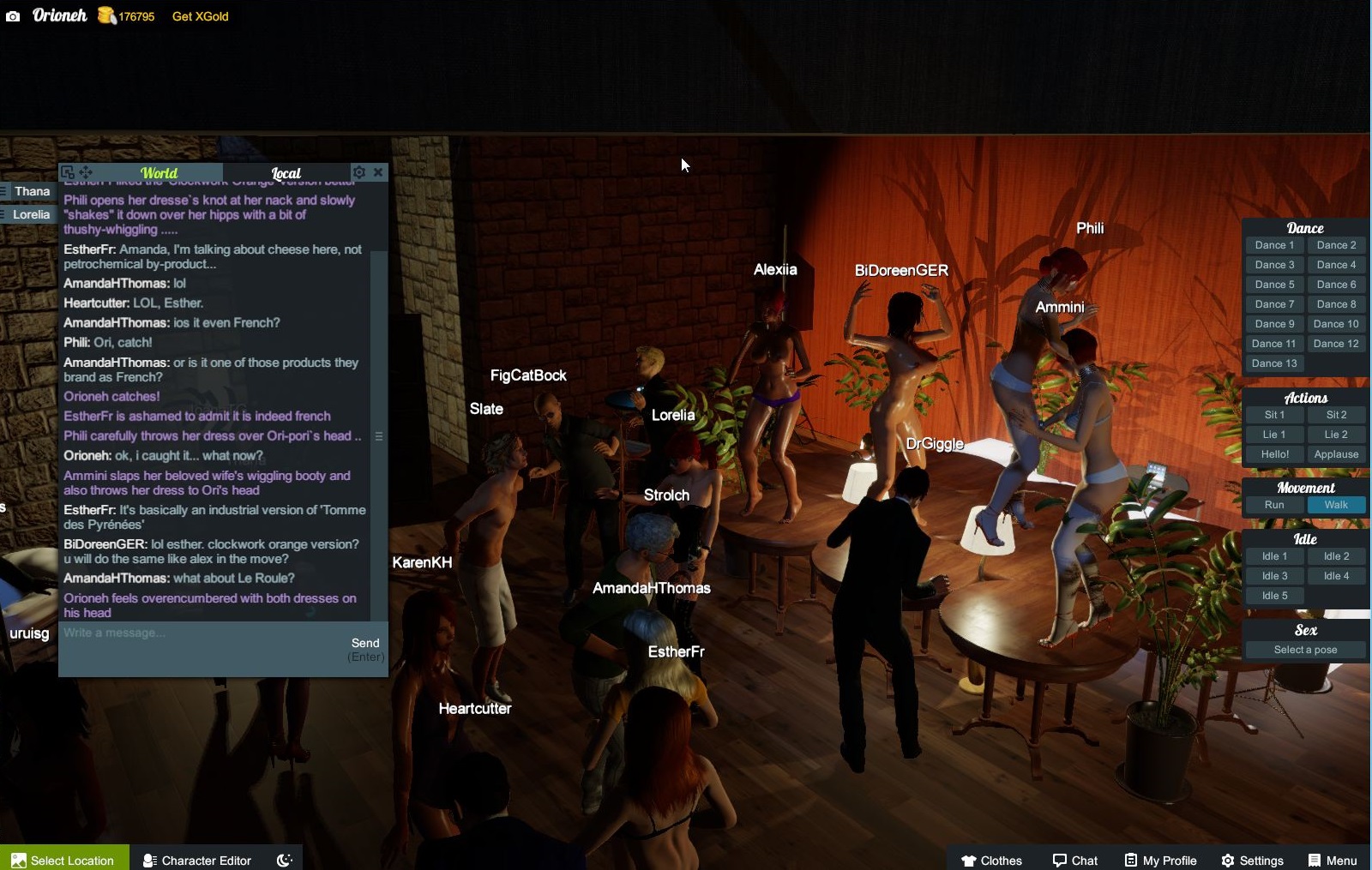The height and width of the screenshot is (870, 1372).
Task: Open Get XGold link
Action: pyautogui.click(x=199, y=15)
